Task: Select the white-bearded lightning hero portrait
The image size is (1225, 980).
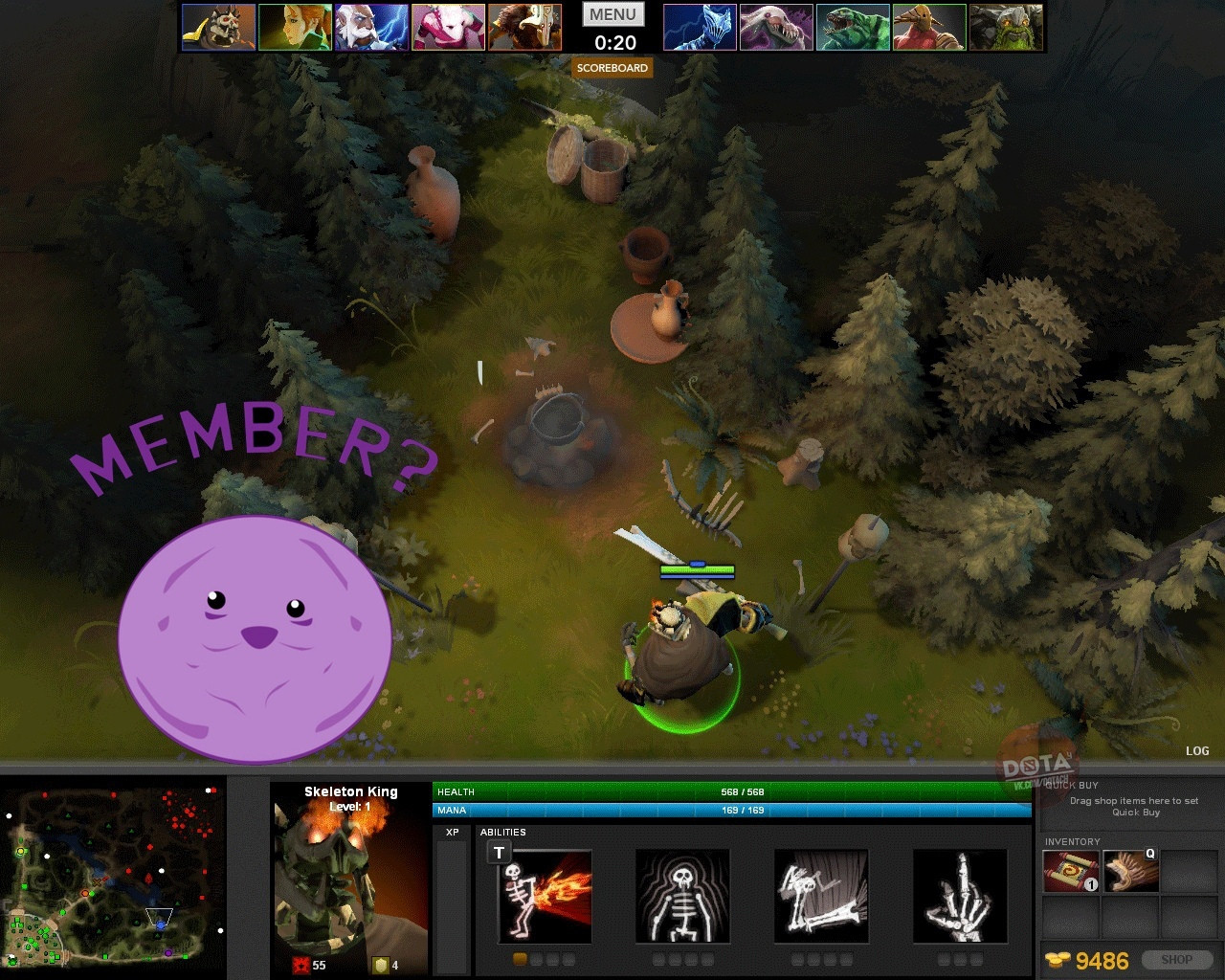Action: (x=371, y=27)
